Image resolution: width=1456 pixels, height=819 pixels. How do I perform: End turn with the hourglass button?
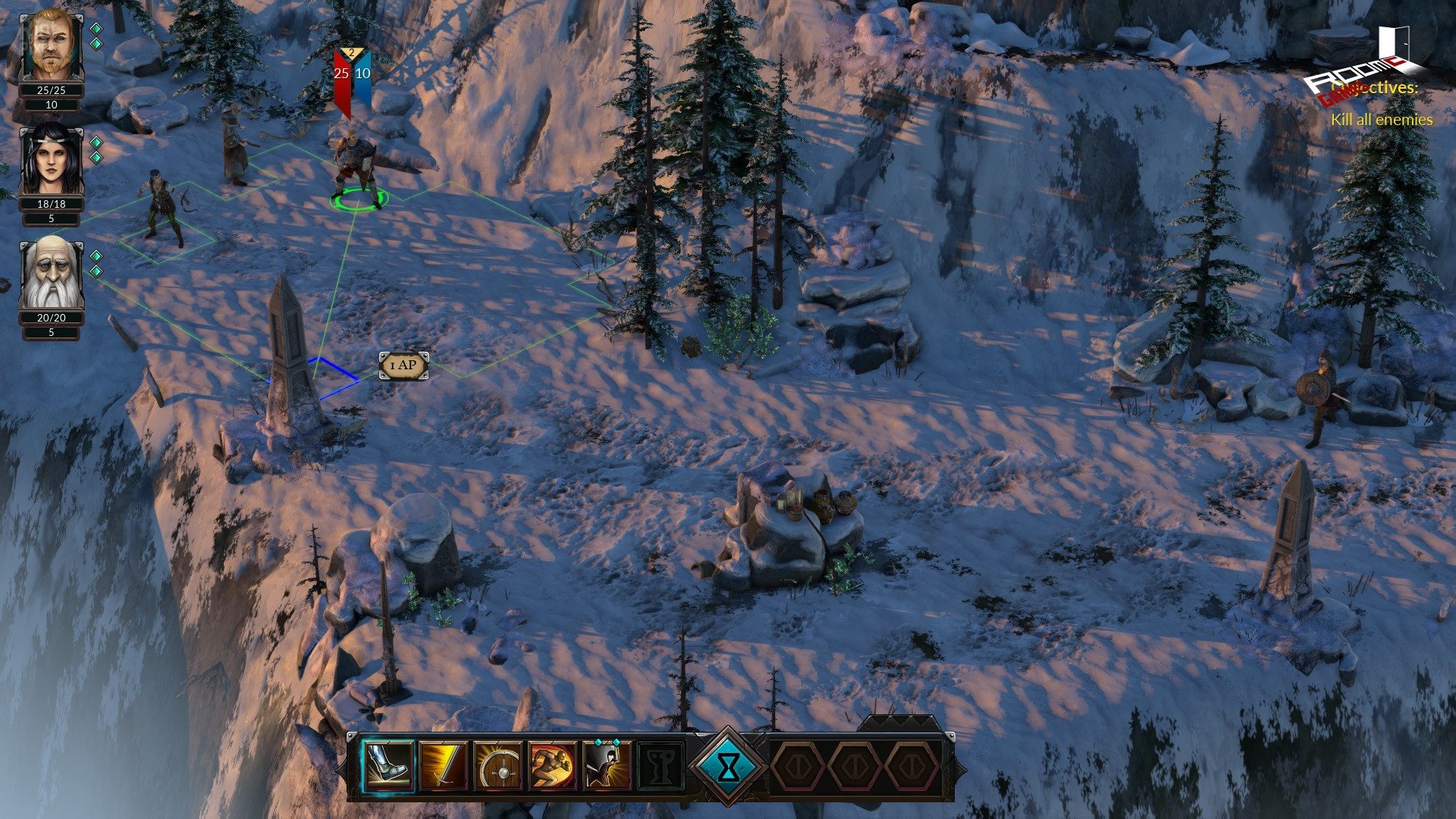[x=728, y=766]
